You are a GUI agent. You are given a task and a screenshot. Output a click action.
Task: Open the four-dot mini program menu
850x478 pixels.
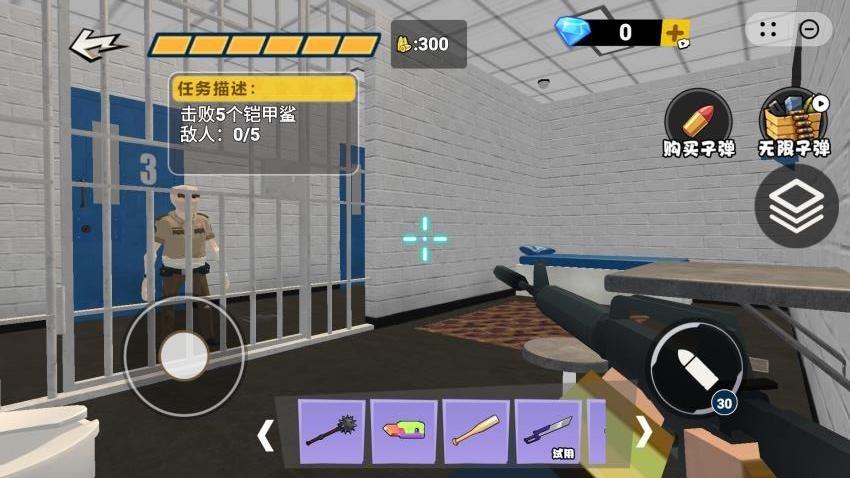[768, 30]
